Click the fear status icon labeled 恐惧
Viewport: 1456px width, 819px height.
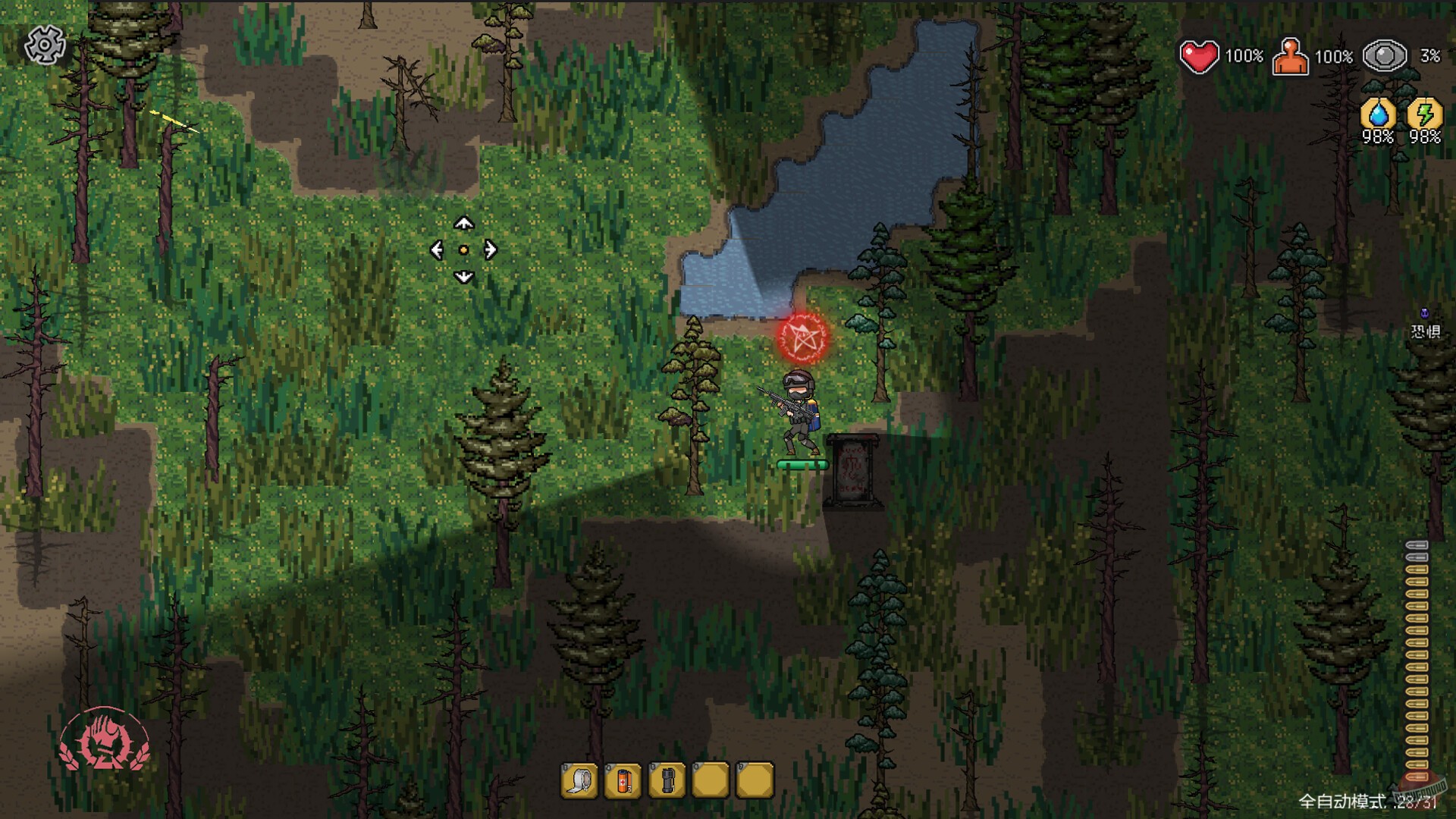(1424, 322)
